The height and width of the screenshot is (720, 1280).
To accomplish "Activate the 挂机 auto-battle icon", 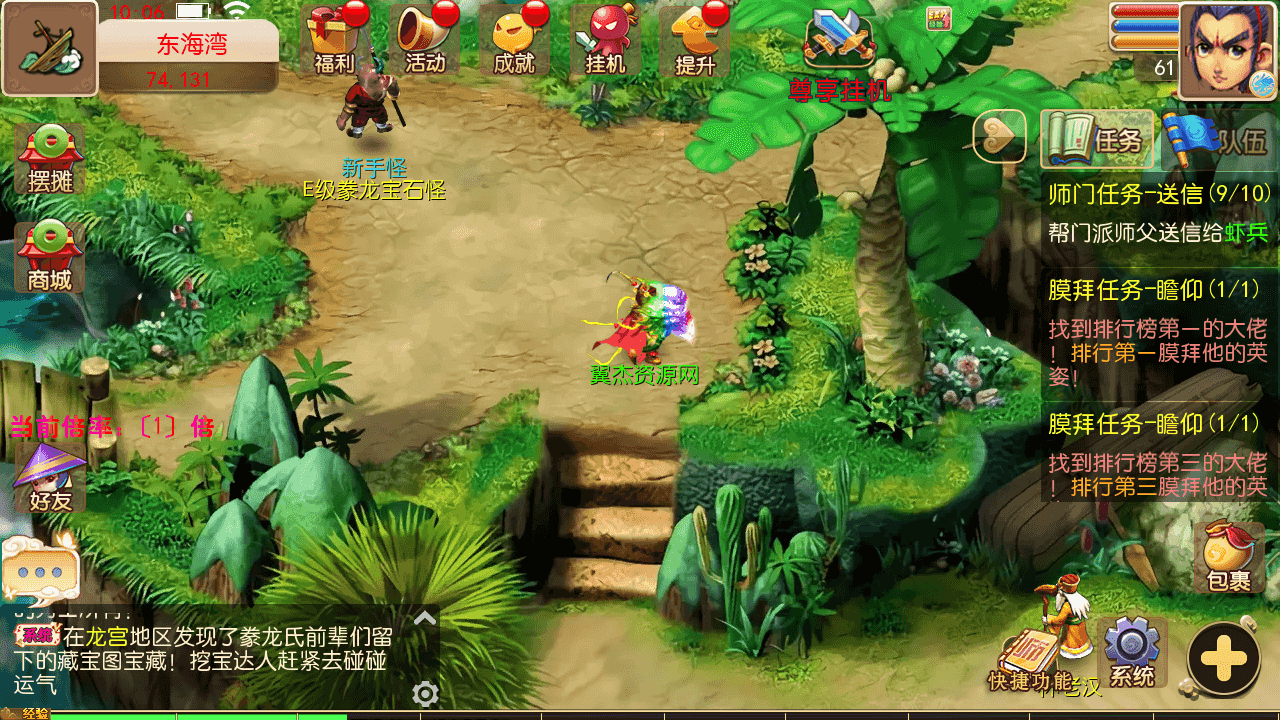I will pyautogui.click(x=604, y=40).
